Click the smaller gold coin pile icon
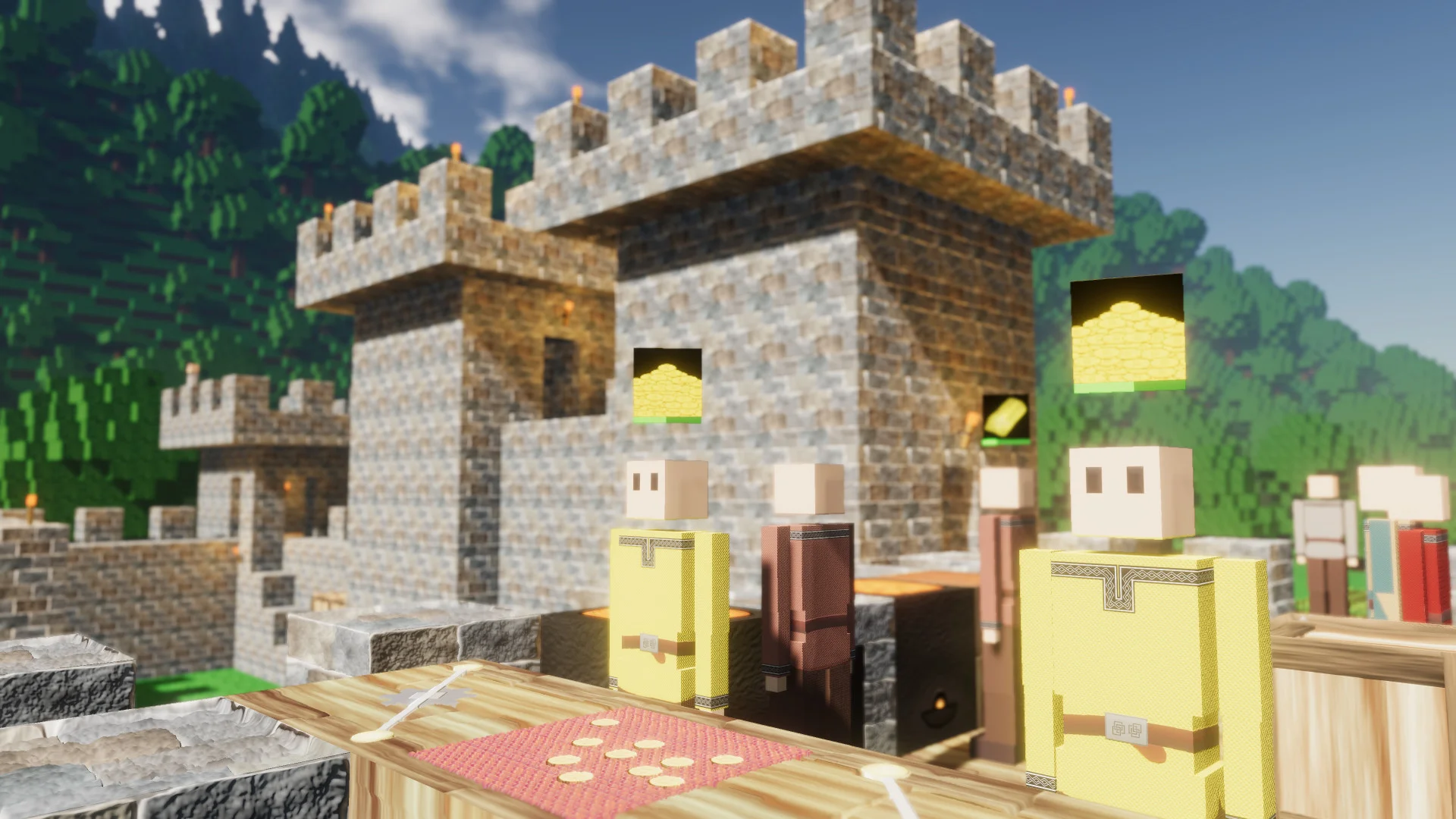The width and height of the screenshot is (1456, 819). pos(667,384)
